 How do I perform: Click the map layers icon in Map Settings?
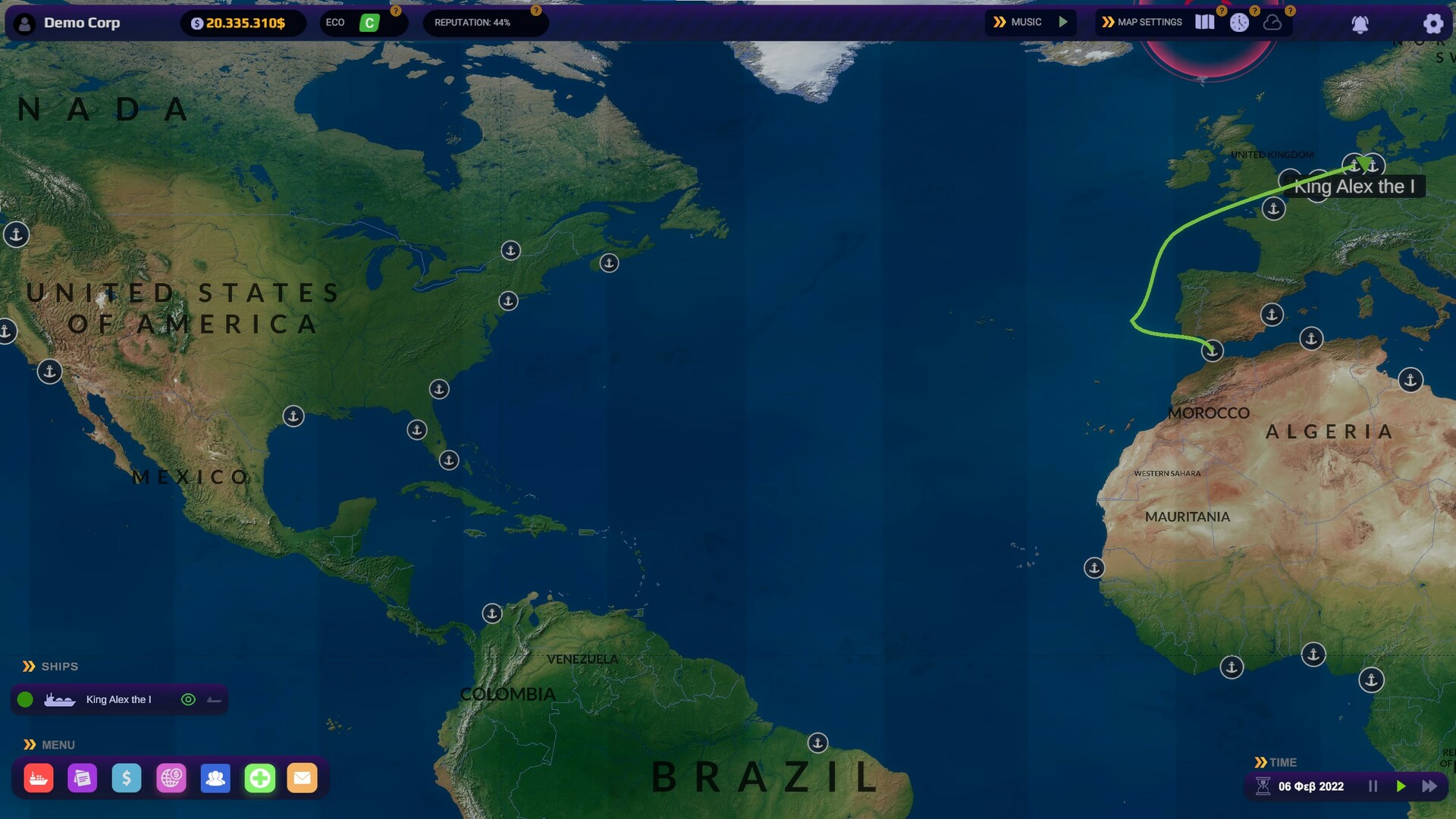click(x=1204, y=22)
